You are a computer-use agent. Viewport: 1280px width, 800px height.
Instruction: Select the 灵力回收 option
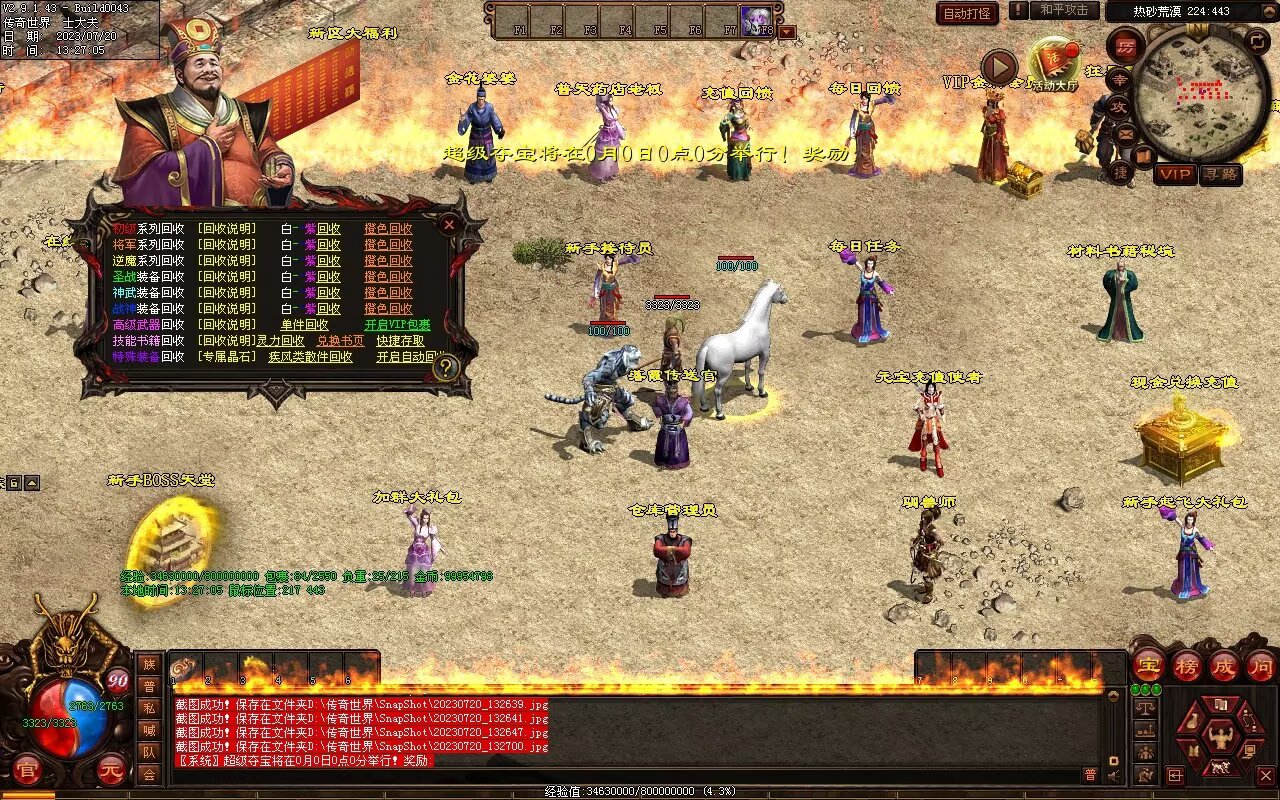(x=280, y=341)
